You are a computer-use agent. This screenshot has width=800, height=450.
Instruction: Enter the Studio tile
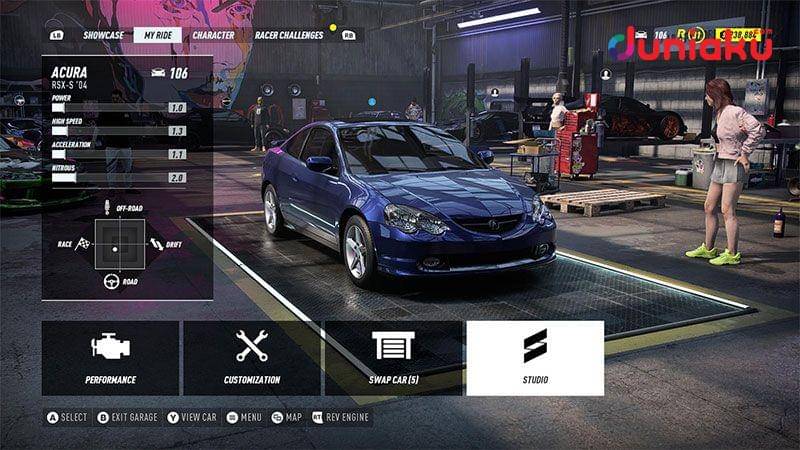click(x=535, y=358)
